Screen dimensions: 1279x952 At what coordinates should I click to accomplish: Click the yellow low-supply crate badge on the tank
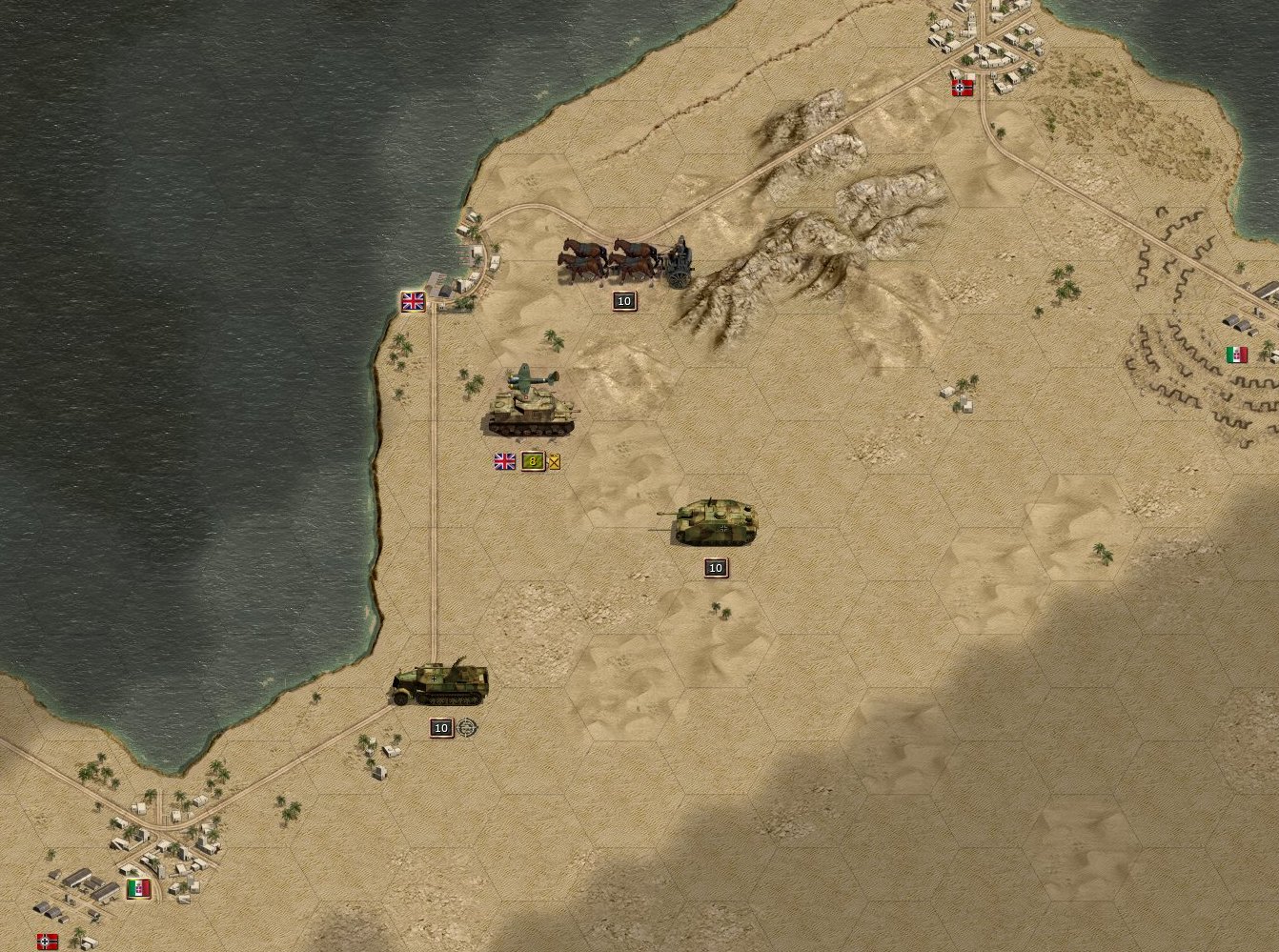coord(553,461)
